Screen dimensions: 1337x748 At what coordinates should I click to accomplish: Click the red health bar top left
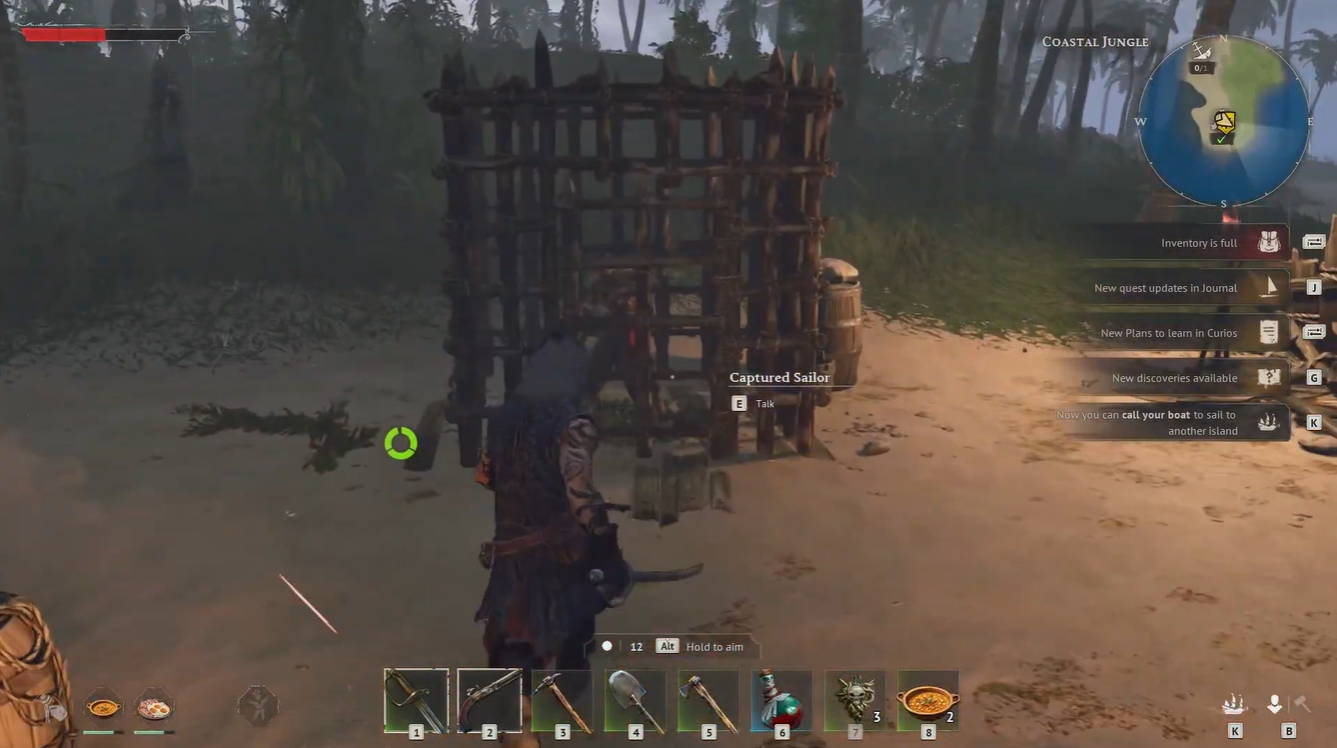click(x=65, y=34)
